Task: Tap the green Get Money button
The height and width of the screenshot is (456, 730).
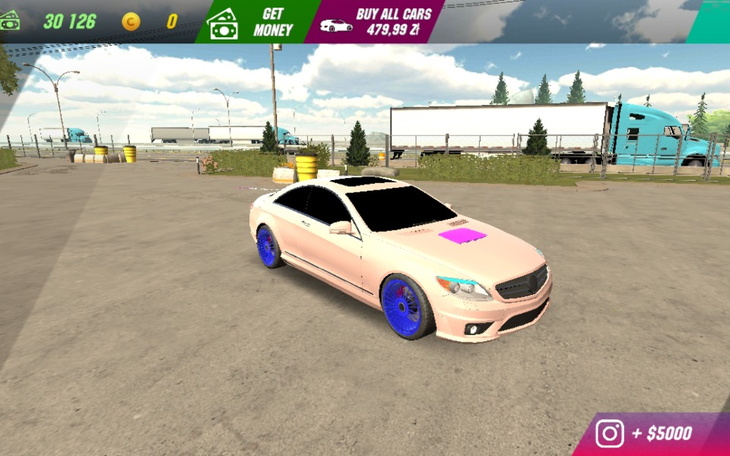Action: coord(257,21)
